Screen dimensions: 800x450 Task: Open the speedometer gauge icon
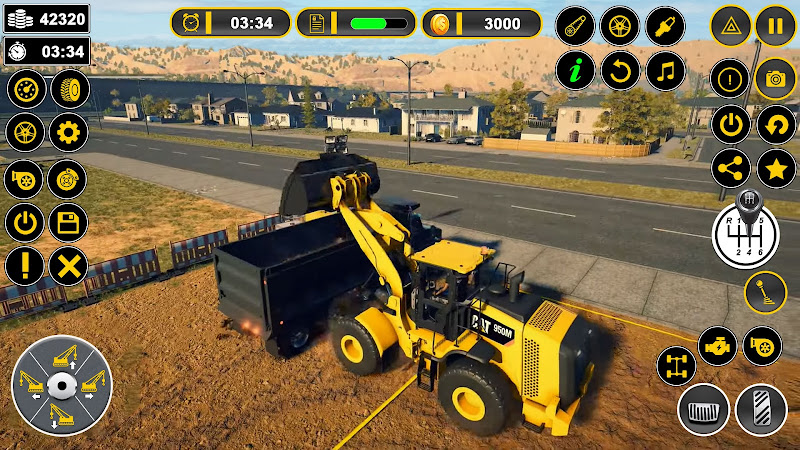[26, 90]
